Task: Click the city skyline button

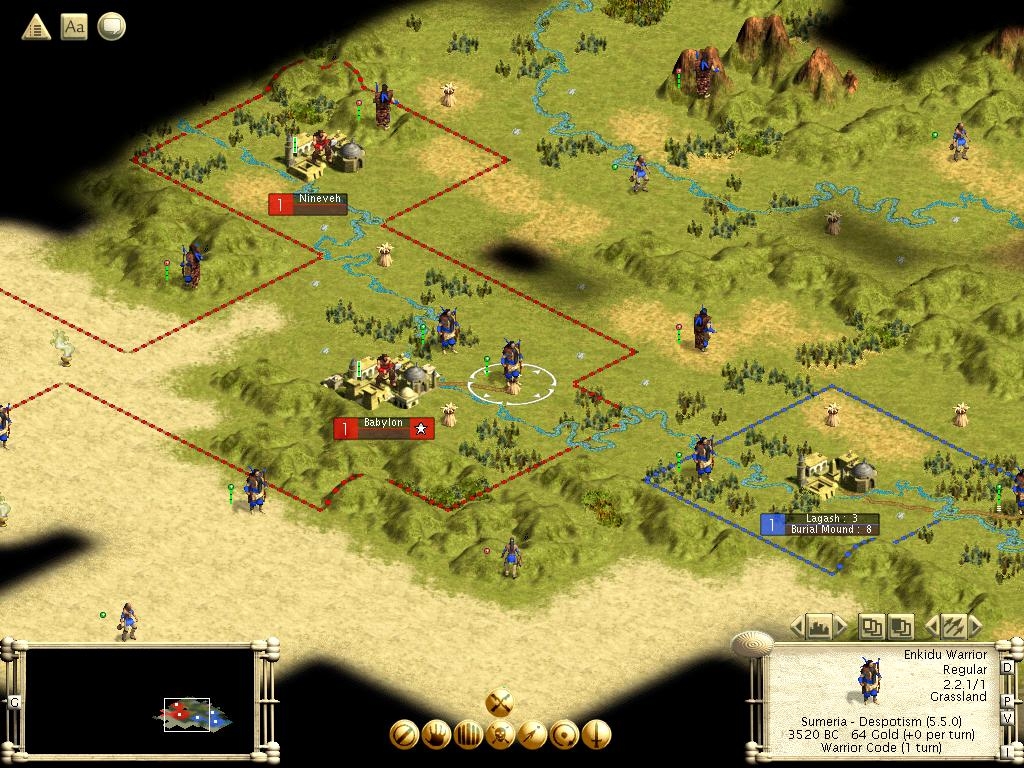Action: click(x=820, y=627)
